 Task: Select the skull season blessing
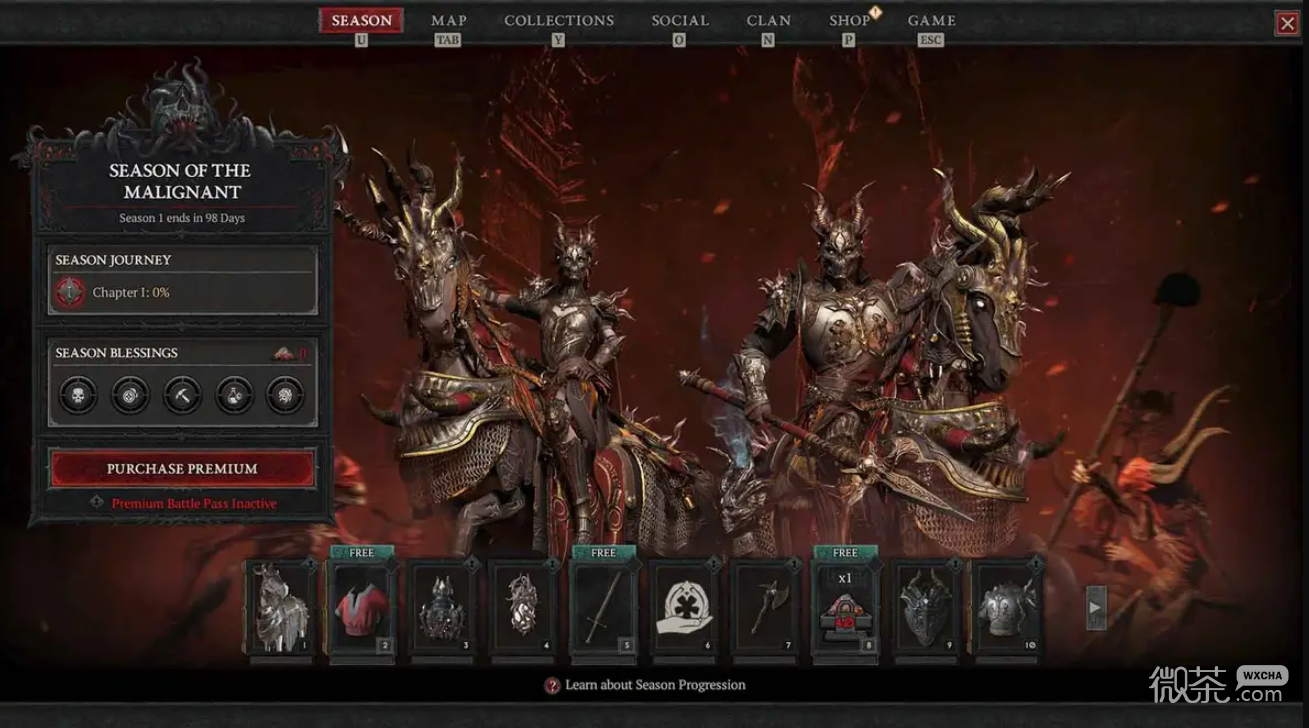coord(77,395)
